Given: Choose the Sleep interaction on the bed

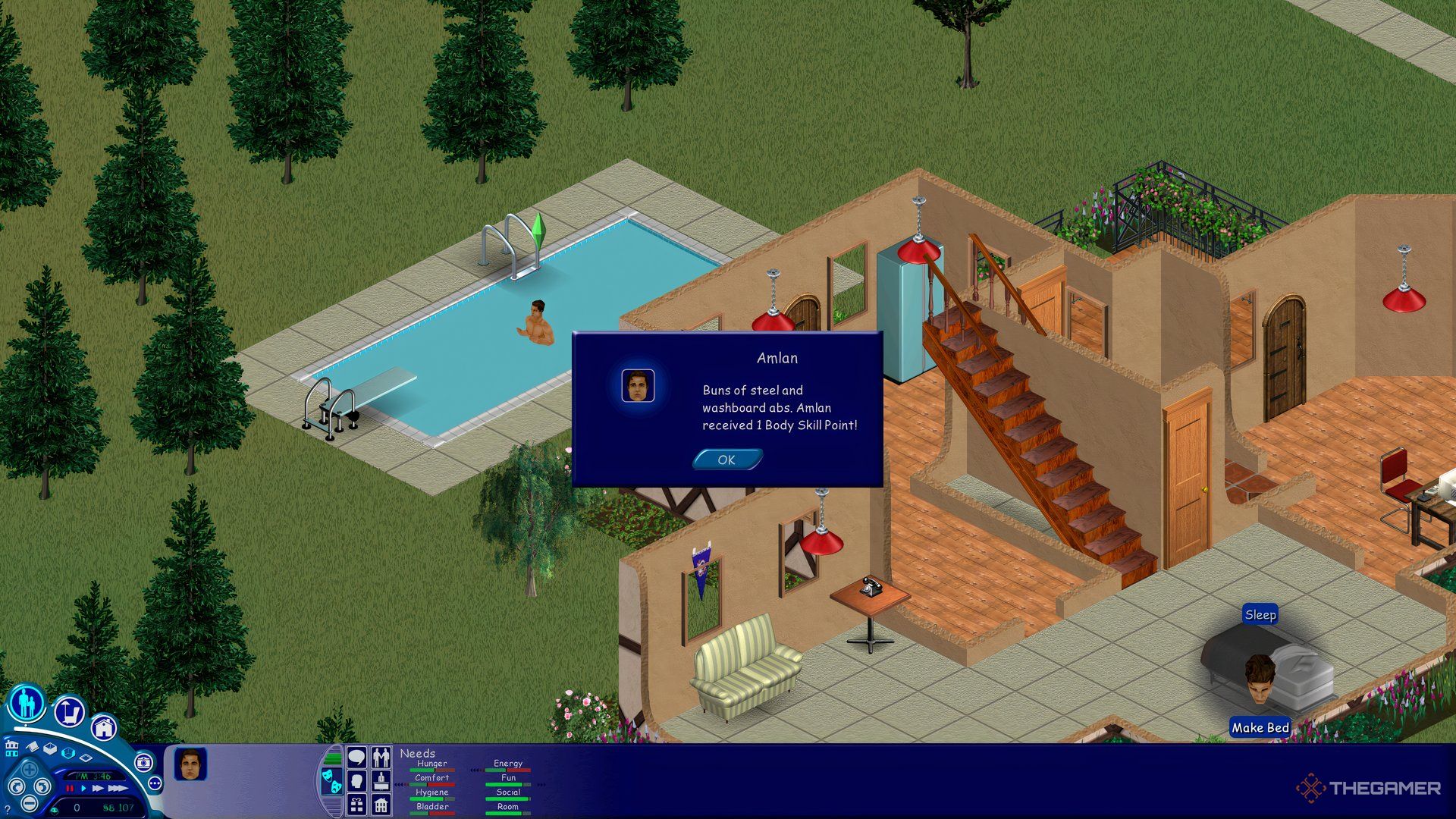Looking at the screenshot, I should 1260,615.
